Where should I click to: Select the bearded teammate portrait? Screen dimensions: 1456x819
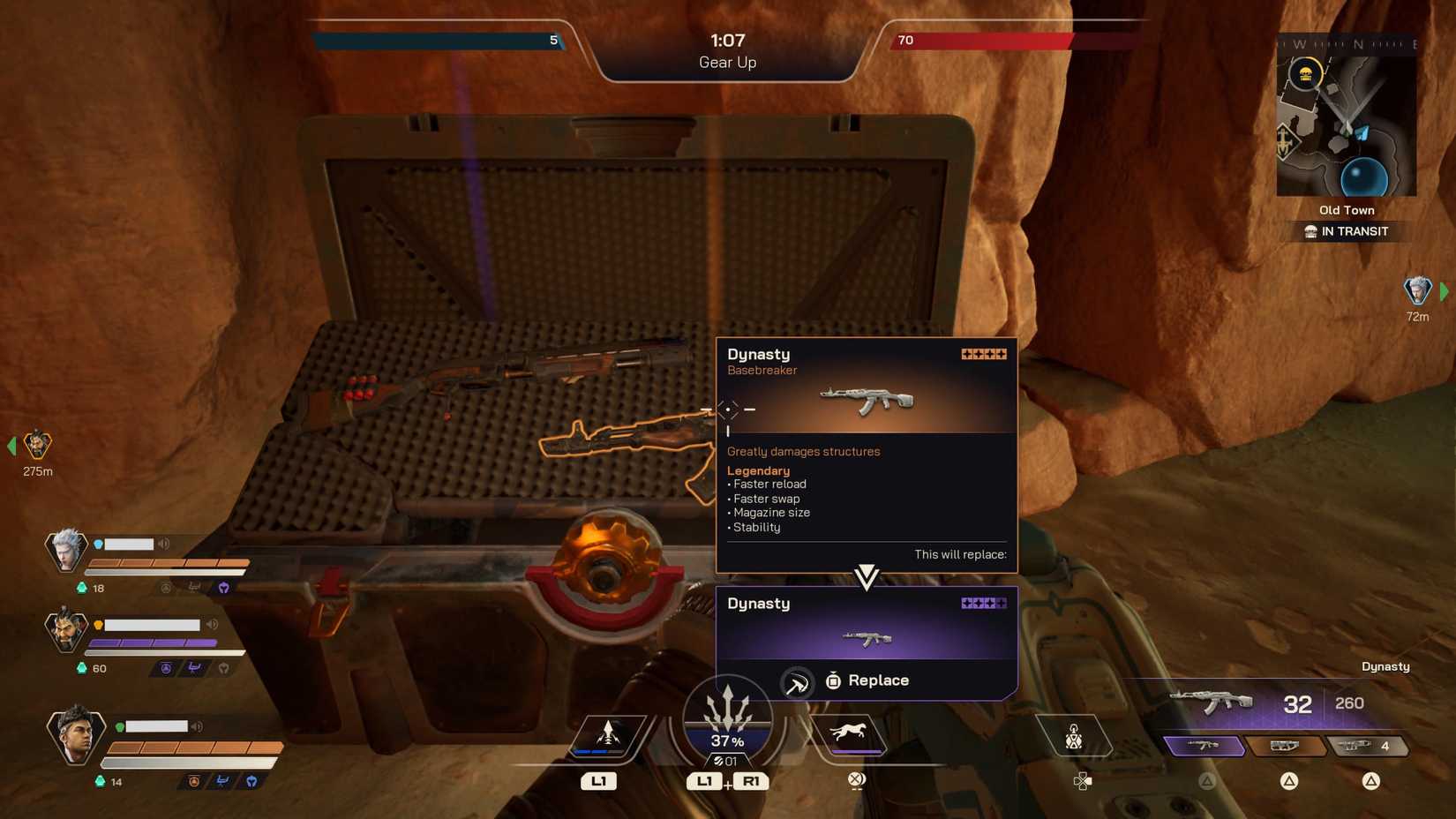(x=66, y=629)
